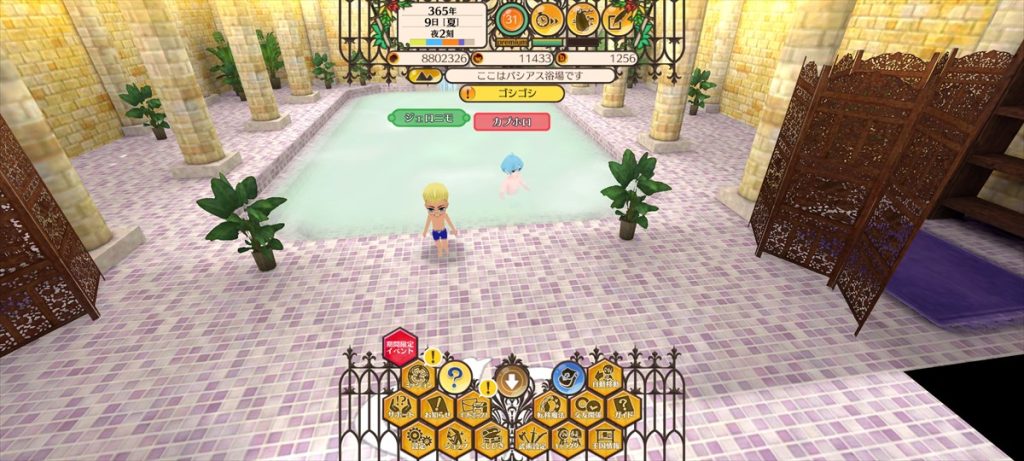Open the red limited-time event hexagon
The image size is (1024, 461).
point(401,348)
